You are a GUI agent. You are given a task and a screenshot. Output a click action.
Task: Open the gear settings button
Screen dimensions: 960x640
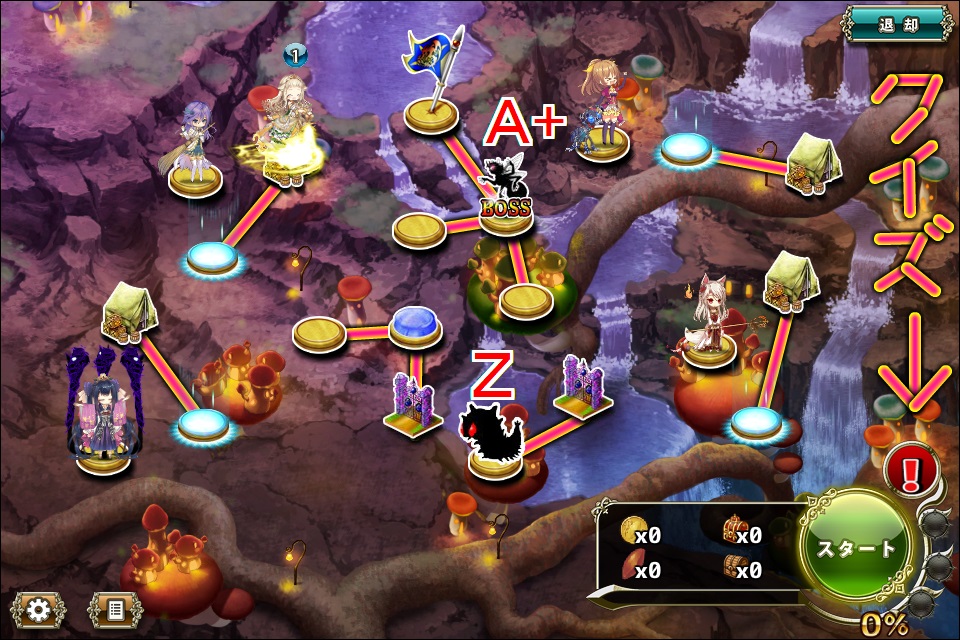point(39,609)
